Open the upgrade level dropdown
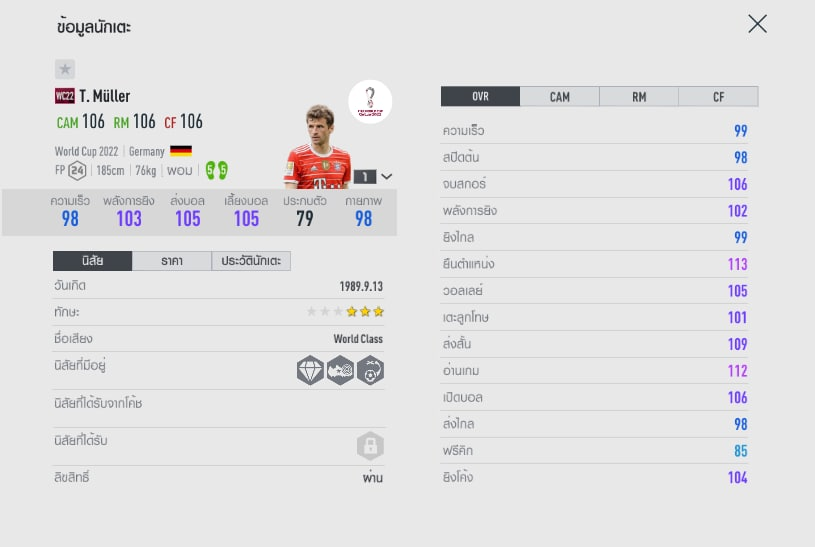 point(387,176)
